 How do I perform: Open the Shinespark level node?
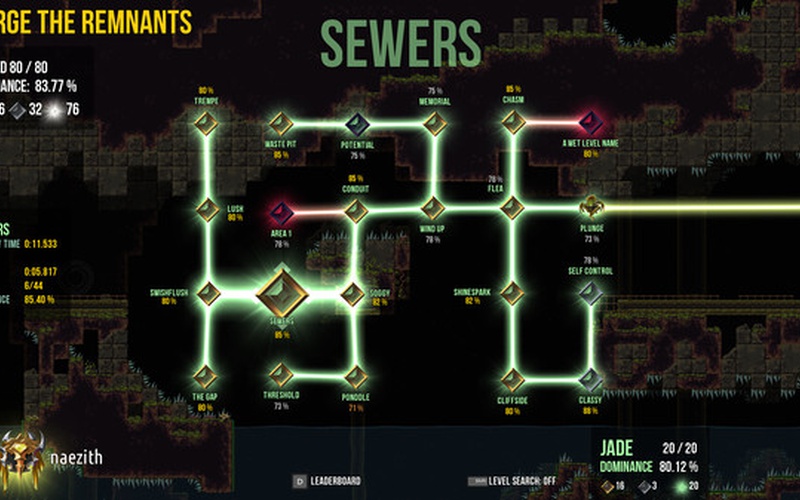point(512,293)
